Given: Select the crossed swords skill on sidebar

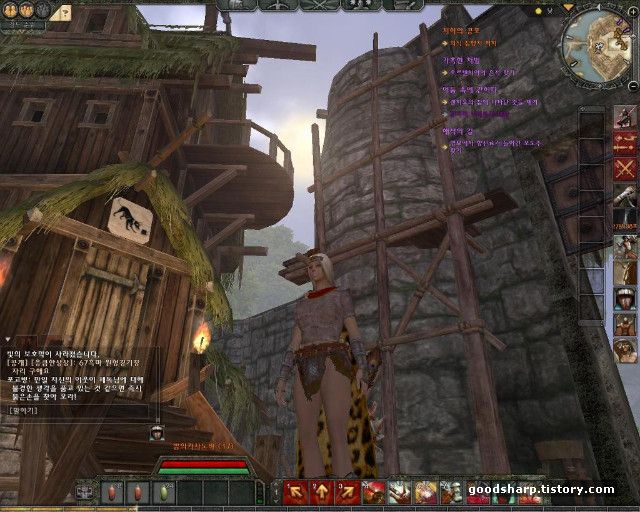Looking at the screenshot, I should click(625, 167).
